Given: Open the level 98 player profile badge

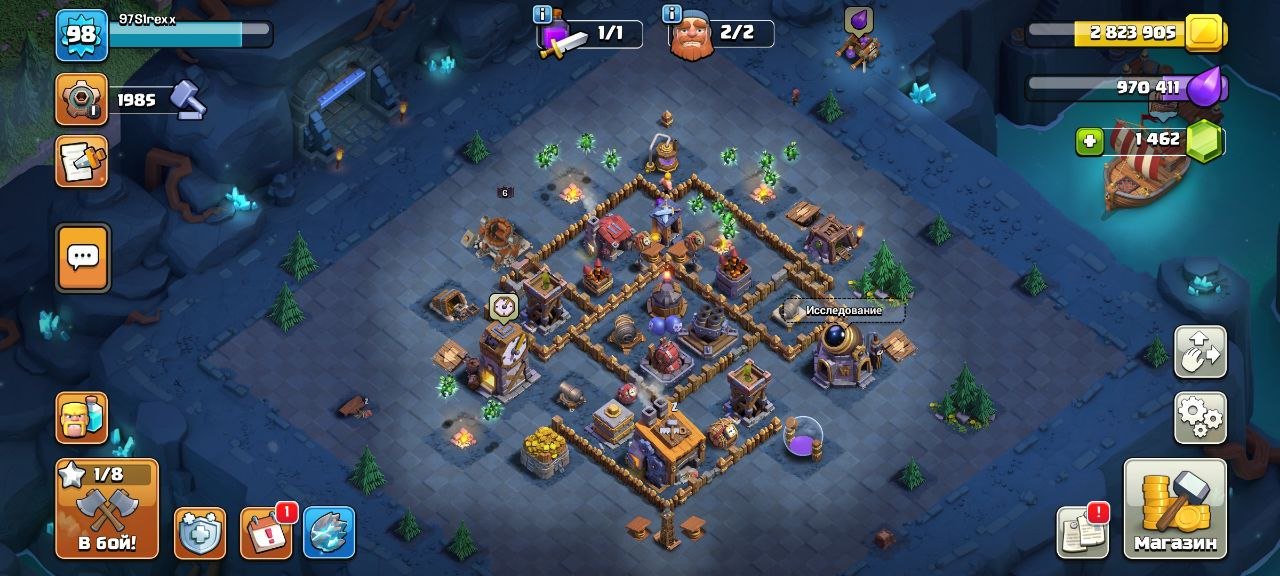Looking at the screenshot, I should [81, 35].
